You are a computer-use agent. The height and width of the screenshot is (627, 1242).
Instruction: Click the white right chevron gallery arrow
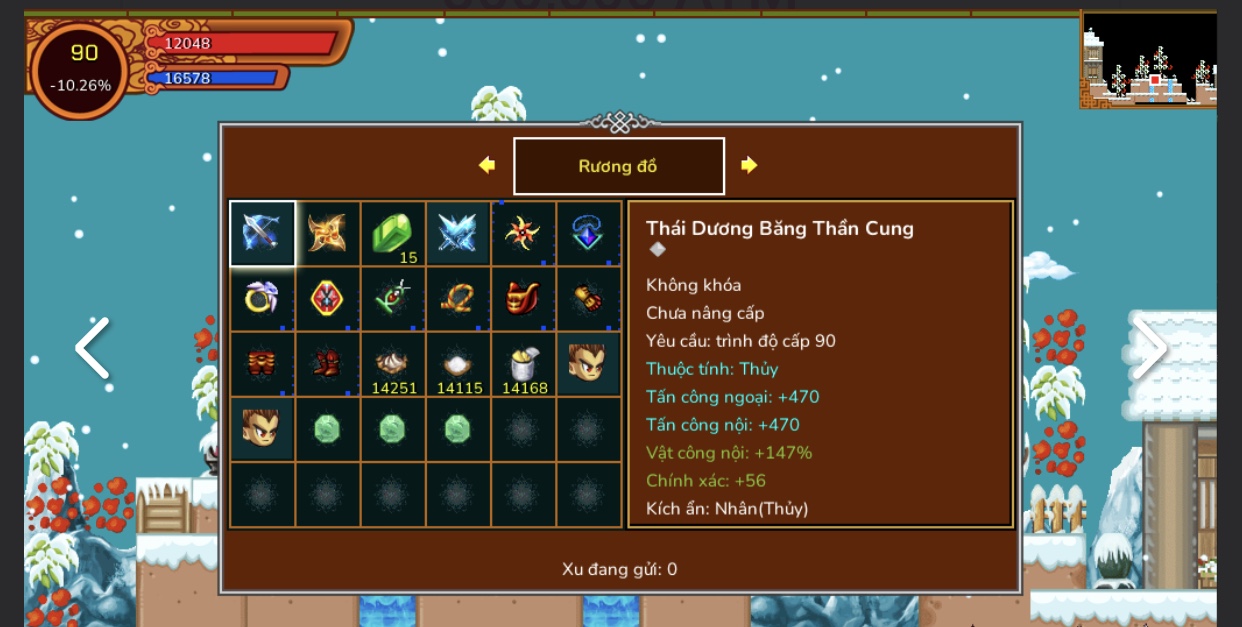(1149, 349)
